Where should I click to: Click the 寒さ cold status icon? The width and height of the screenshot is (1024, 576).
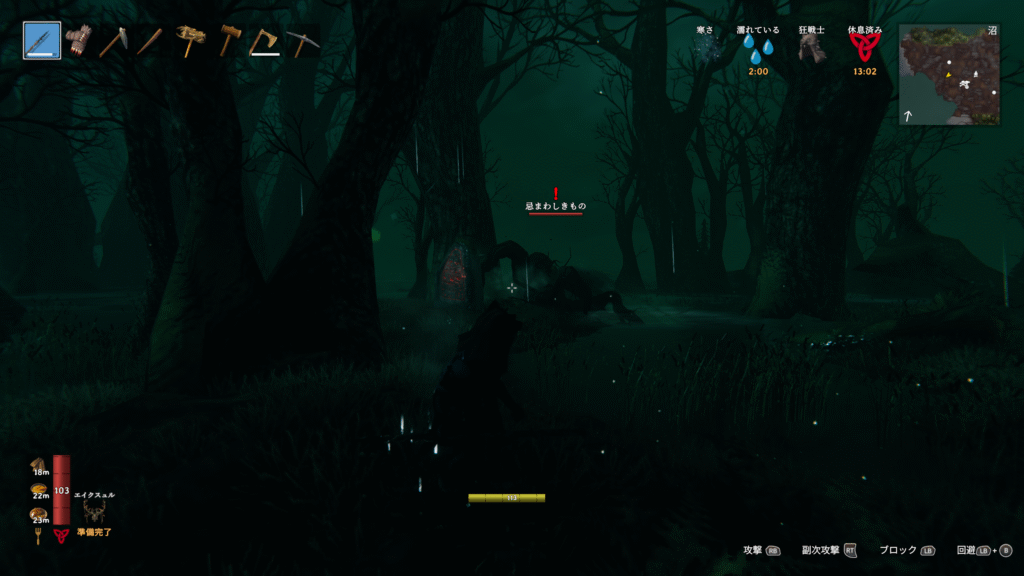pyautogui.click(x=707, y=49)
